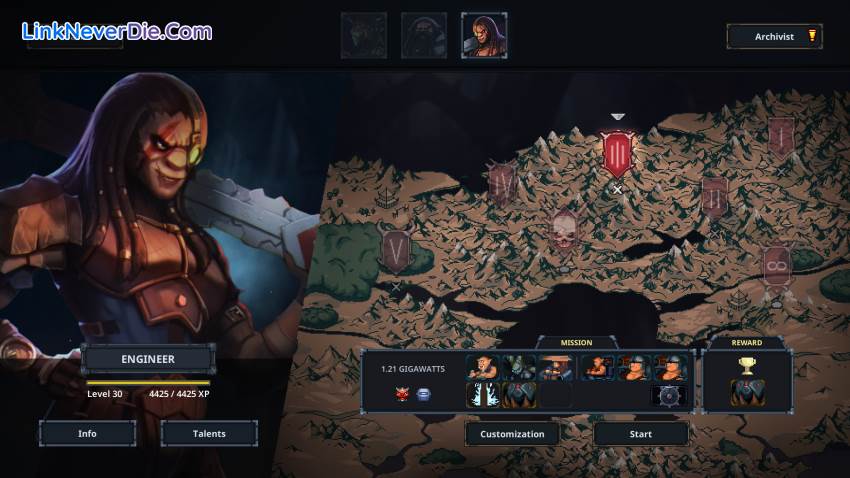Inspect the lightning ability icon in mission panel

pyautogui.click(x=481, y=394)
